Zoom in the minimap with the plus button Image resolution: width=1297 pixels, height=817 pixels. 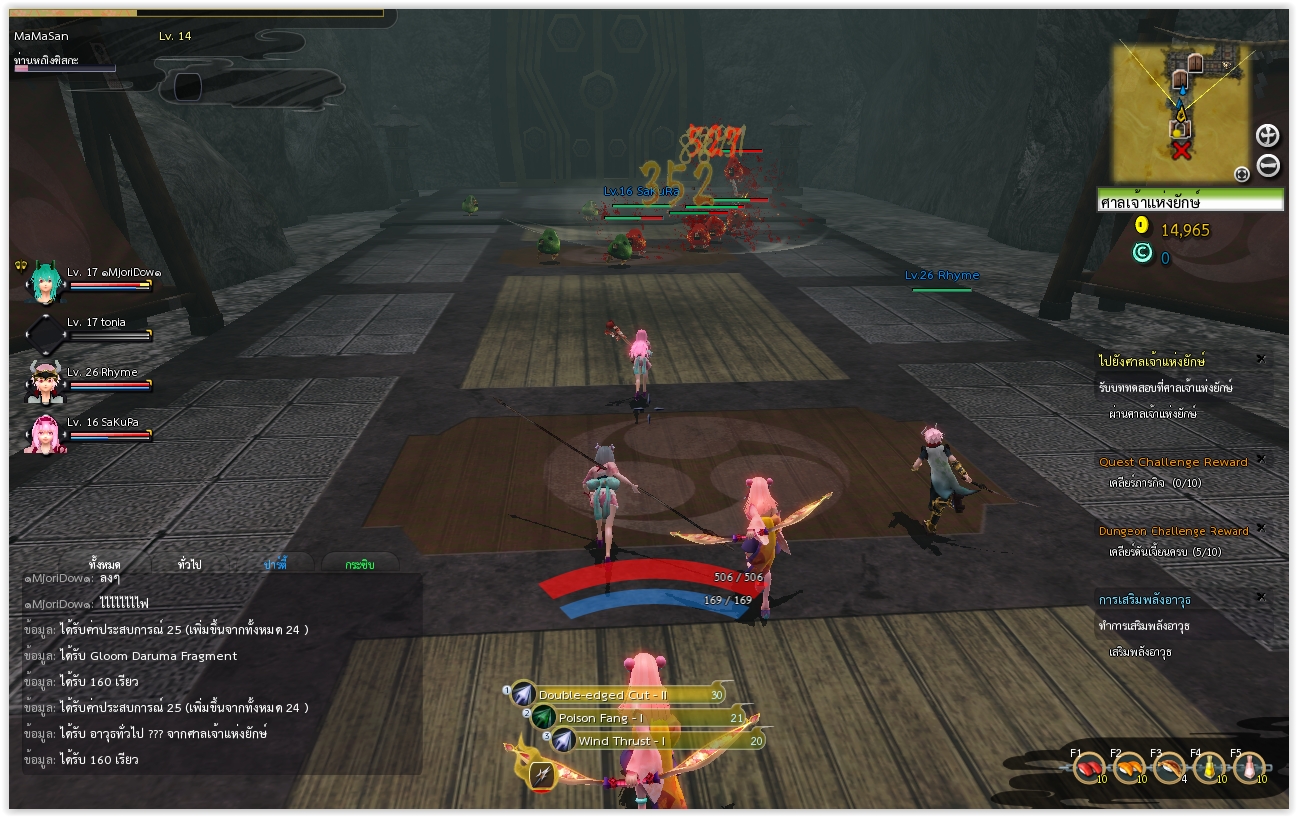[1267, 136]
